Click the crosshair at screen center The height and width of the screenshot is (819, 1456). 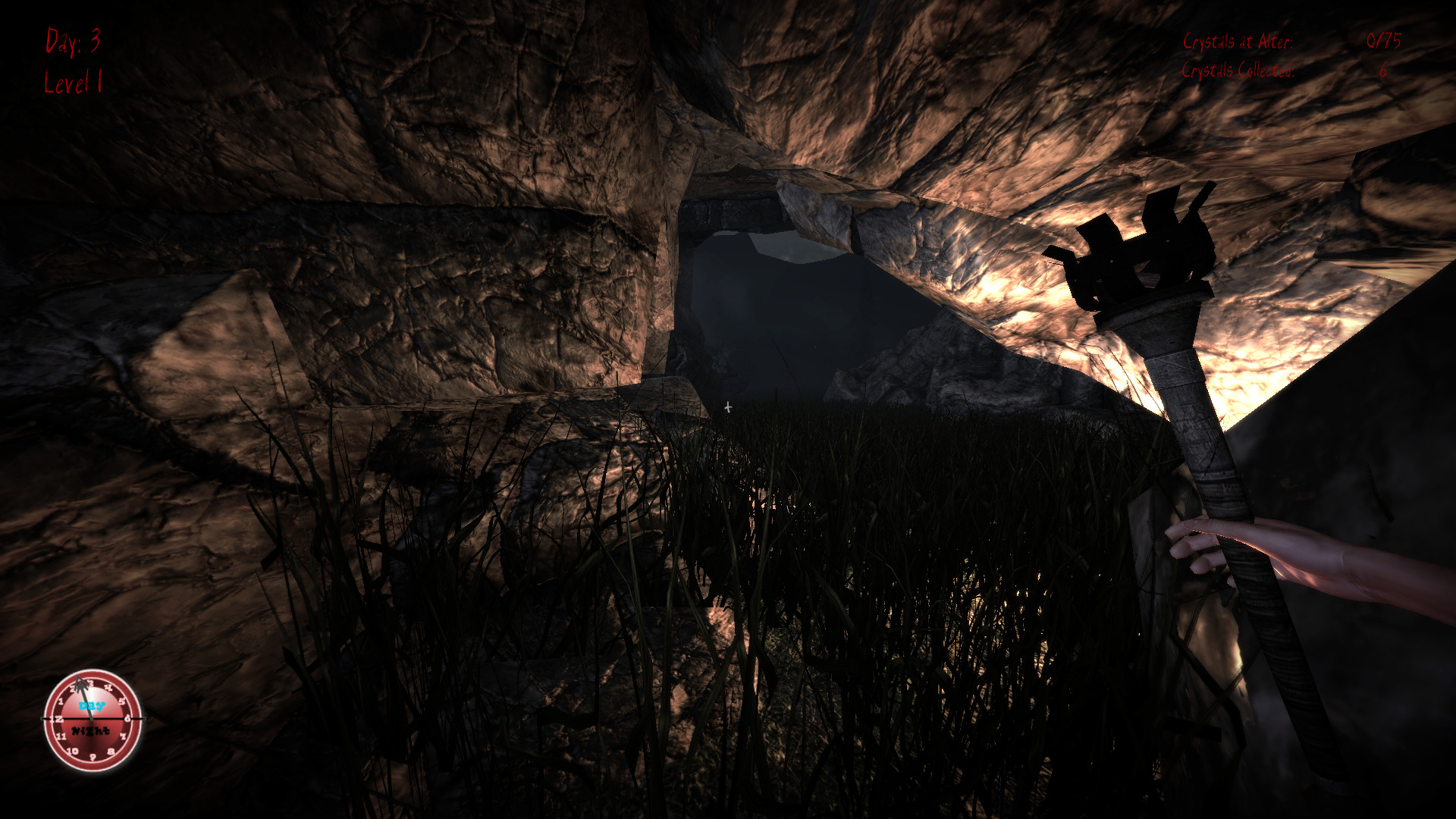728,407
